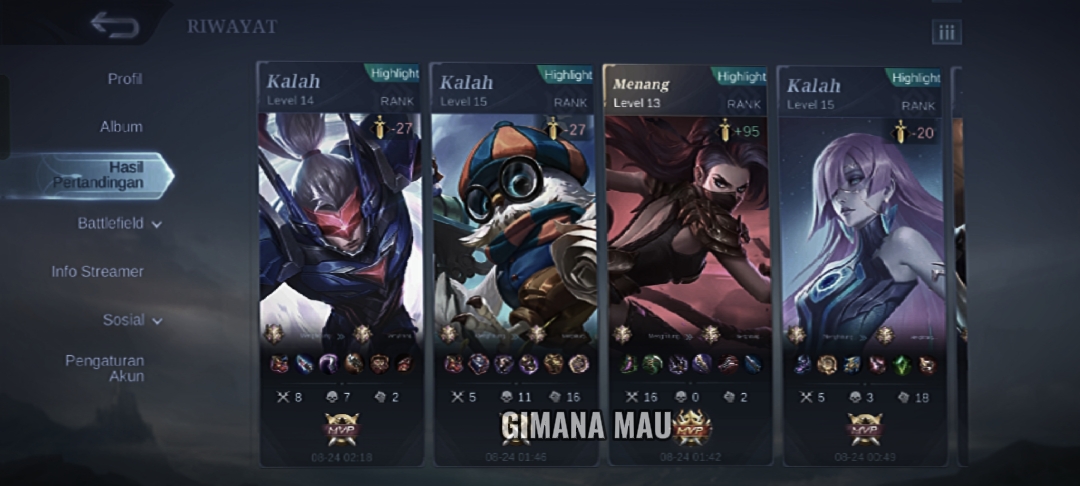Play Highlight of the Level 14 loss
1080x486 pixels.
pyautogui.click(x=394, y=74)
